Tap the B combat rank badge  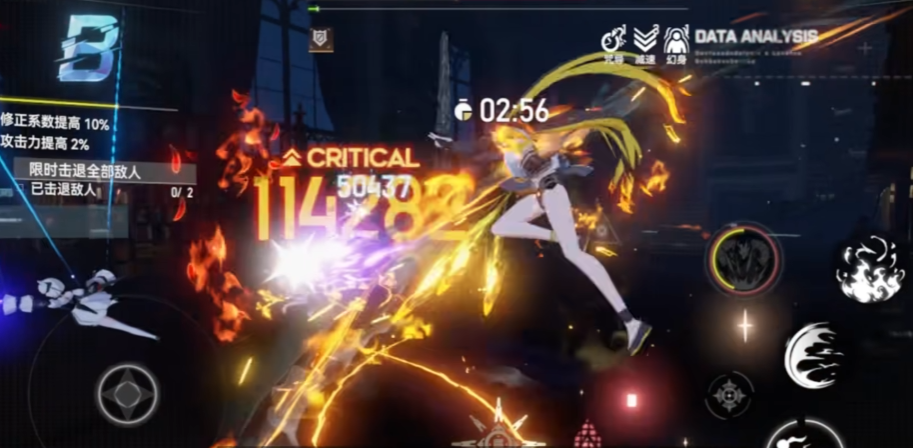pos(88,49)
